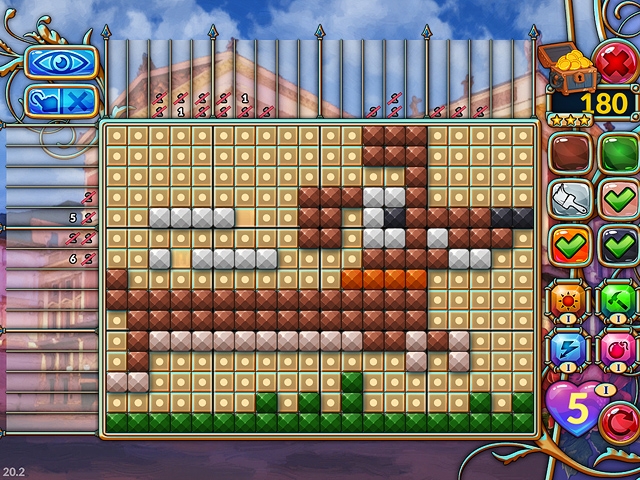Click the red circular arrow restart button

[618, 424]
